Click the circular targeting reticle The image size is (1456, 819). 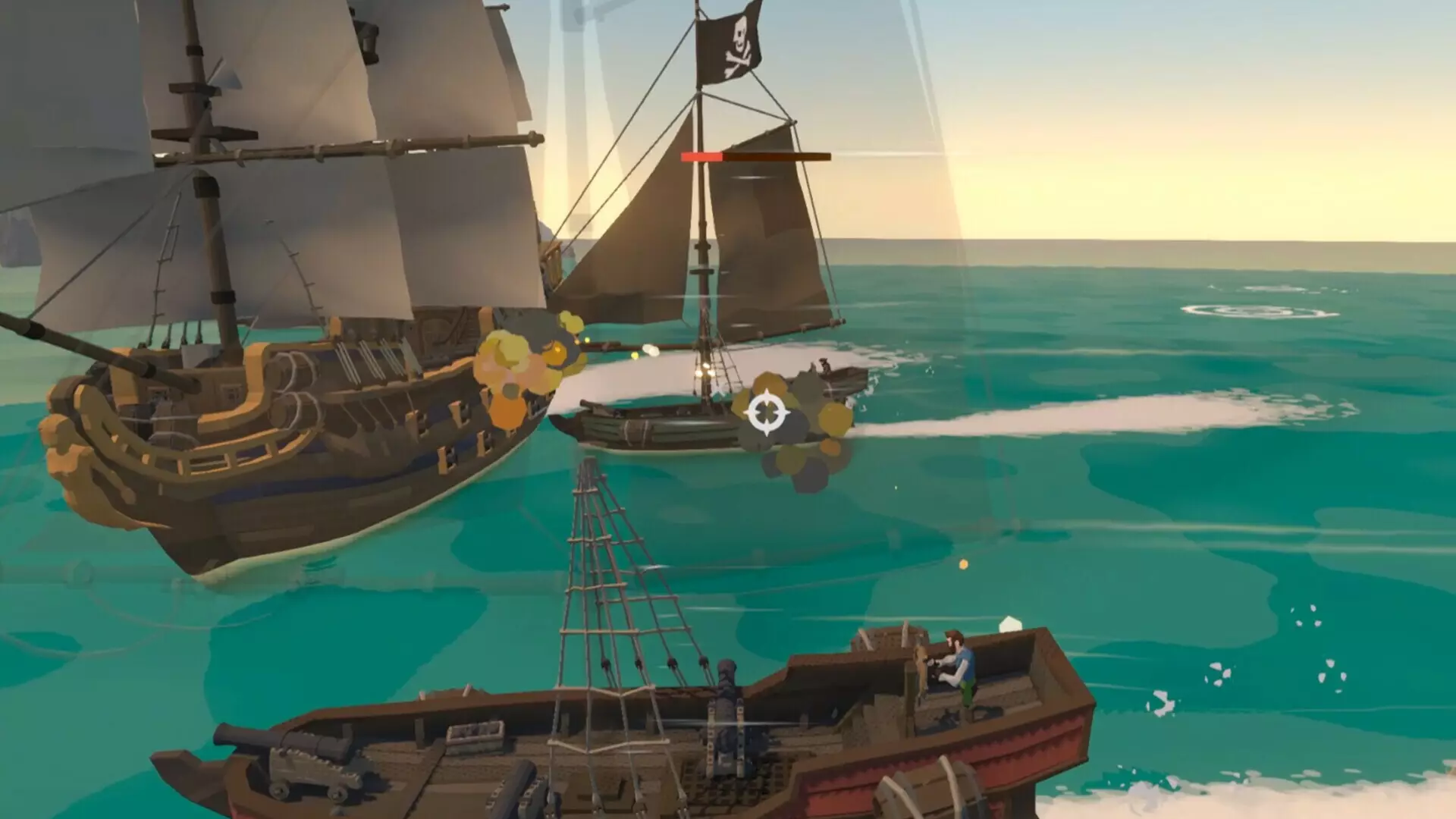767,413
